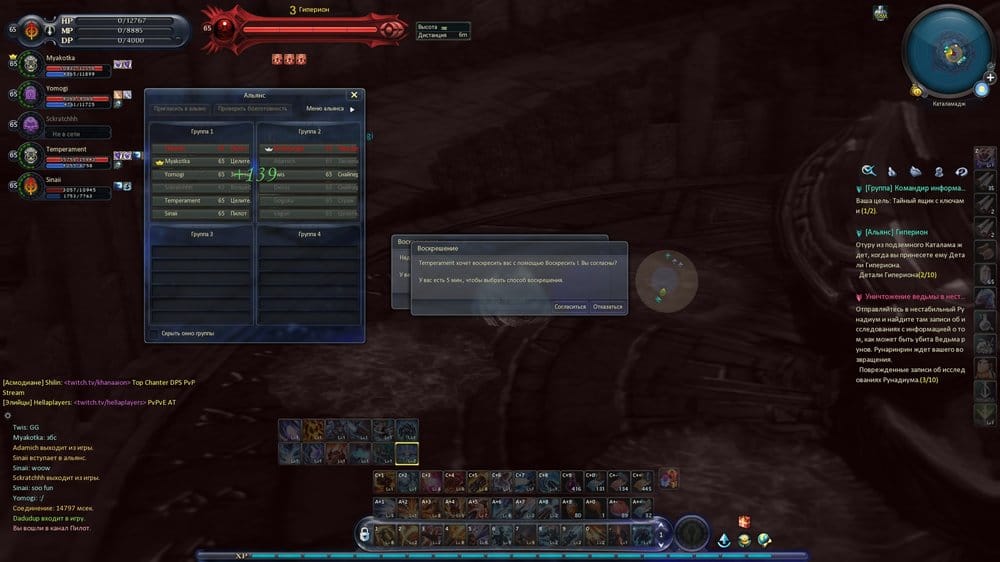Use the skill in hotbar slot C+1
This screenshot has width=1000, height=562.
pyautogui.click(x=383, y=482)
